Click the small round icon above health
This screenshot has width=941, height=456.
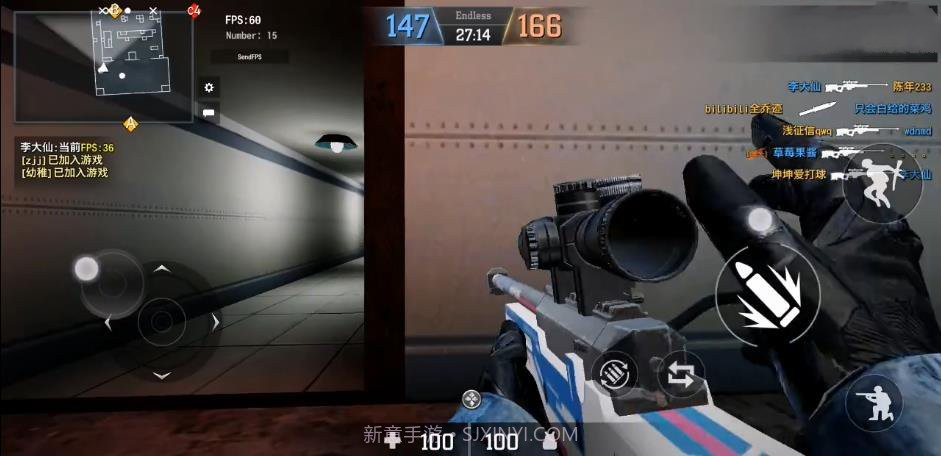click(471, 400)
